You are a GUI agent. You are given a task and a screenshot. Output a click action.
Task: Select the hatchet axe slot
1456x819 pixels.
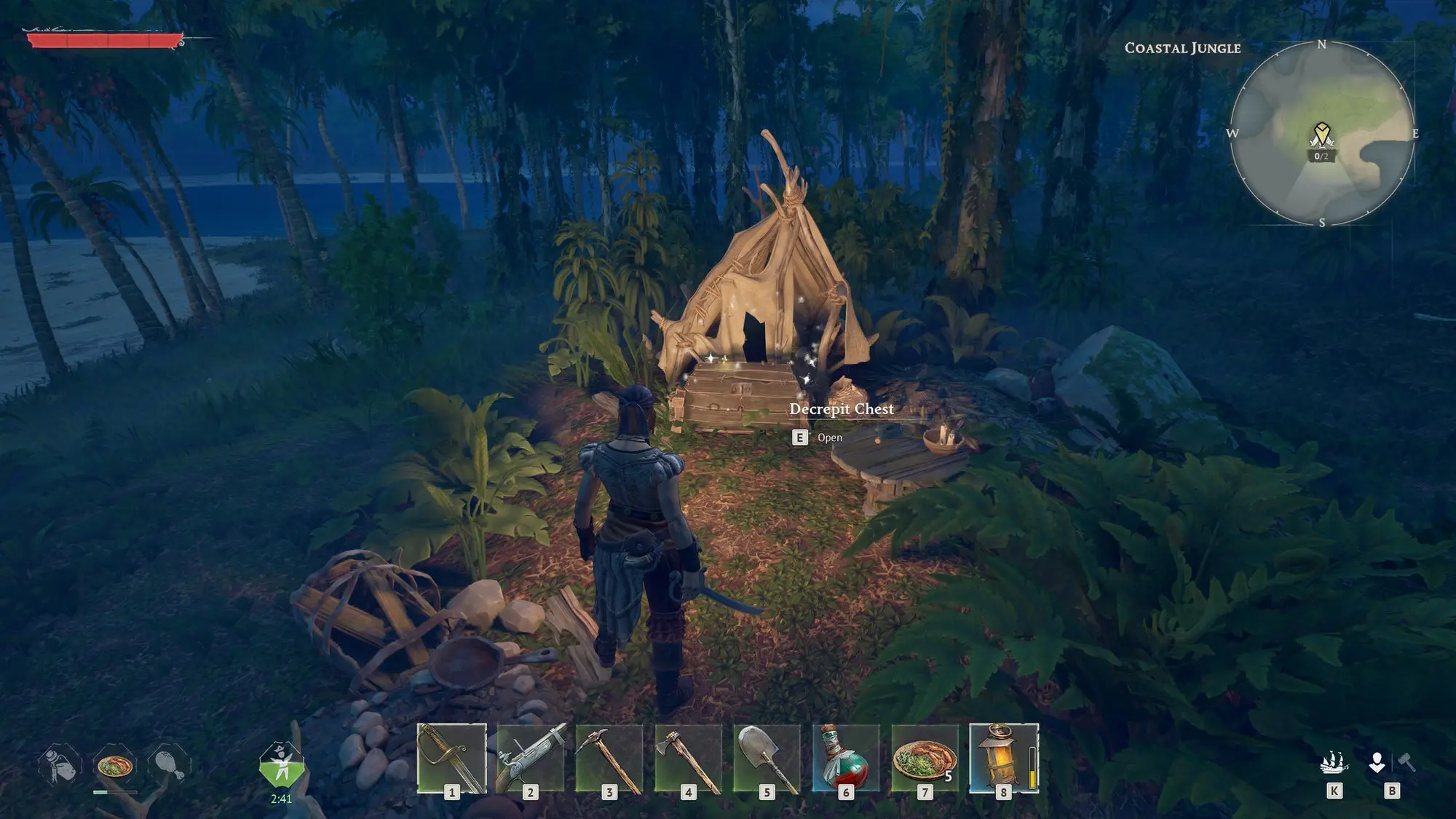tap(688, 758)
